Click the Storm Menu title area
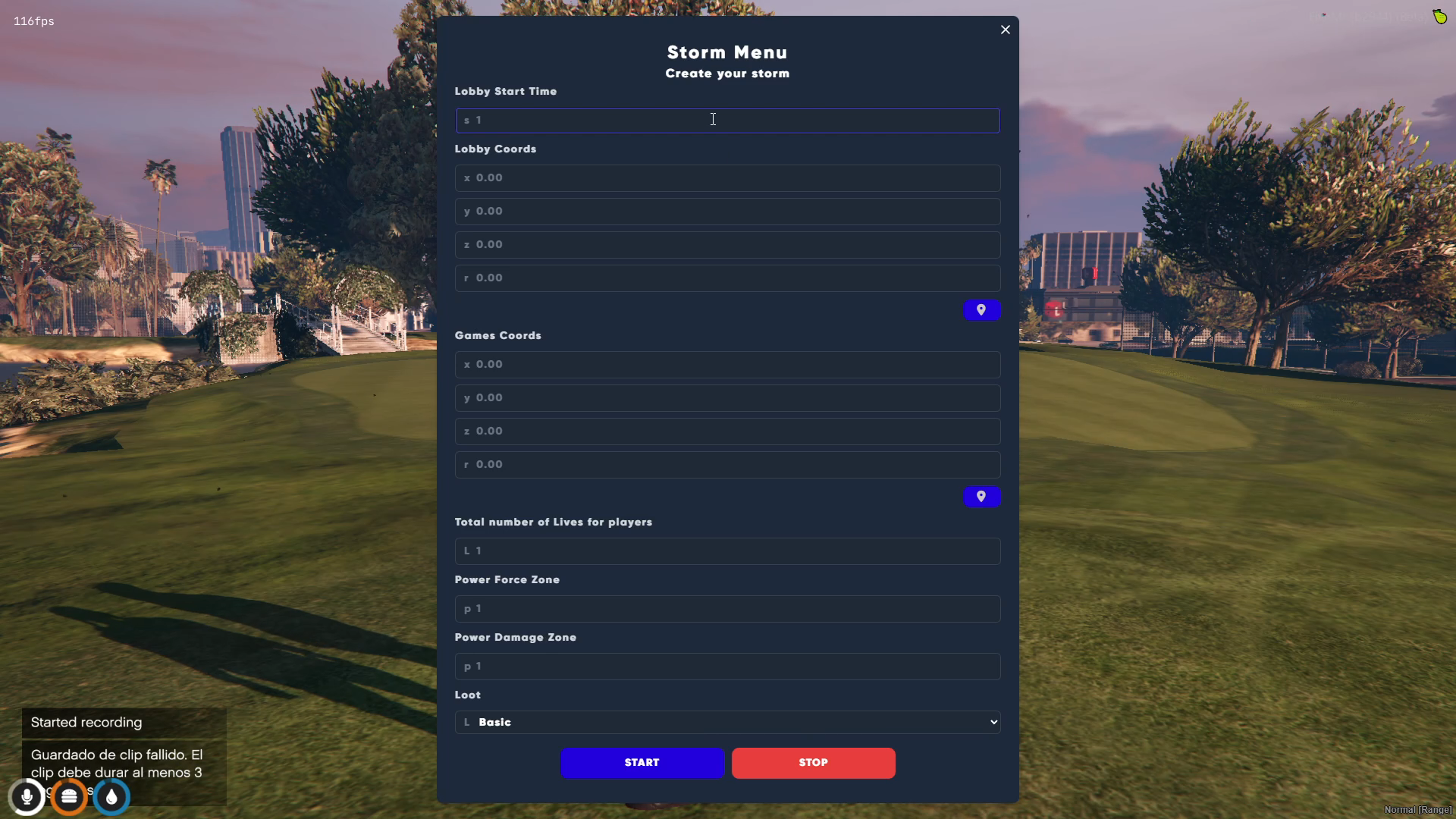The width and height of the screenshot is (1456, 819). (x=726, y=52)
